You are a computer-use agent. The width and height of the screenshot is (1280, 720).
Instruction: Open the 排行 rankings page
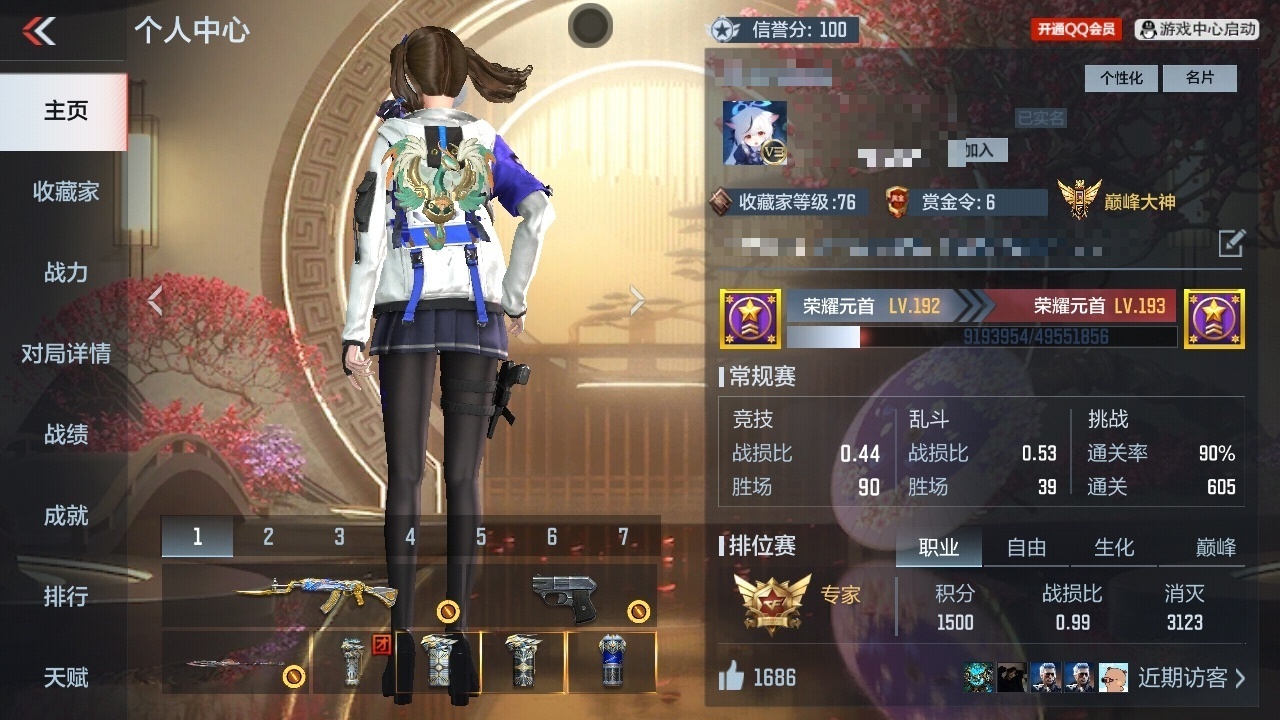[65, 596]
